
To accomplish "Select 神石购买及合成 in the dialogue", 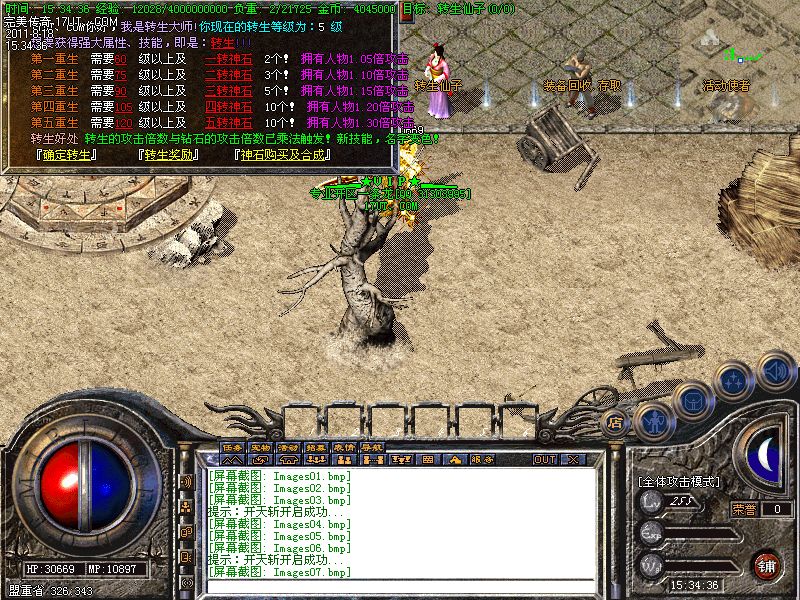I will click(285, 155).
